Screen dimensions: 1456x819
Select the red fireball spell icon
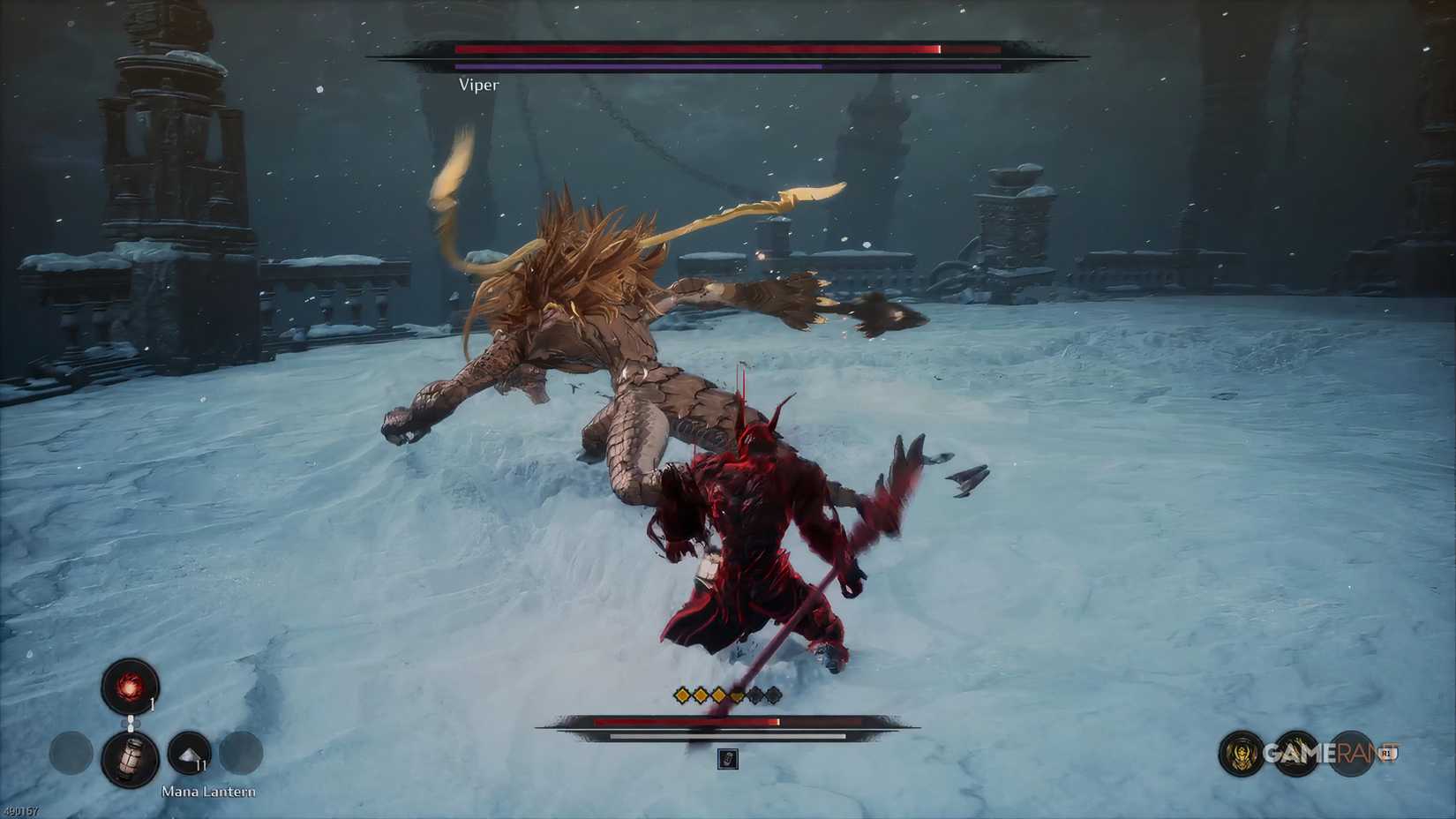click(129, 687)
